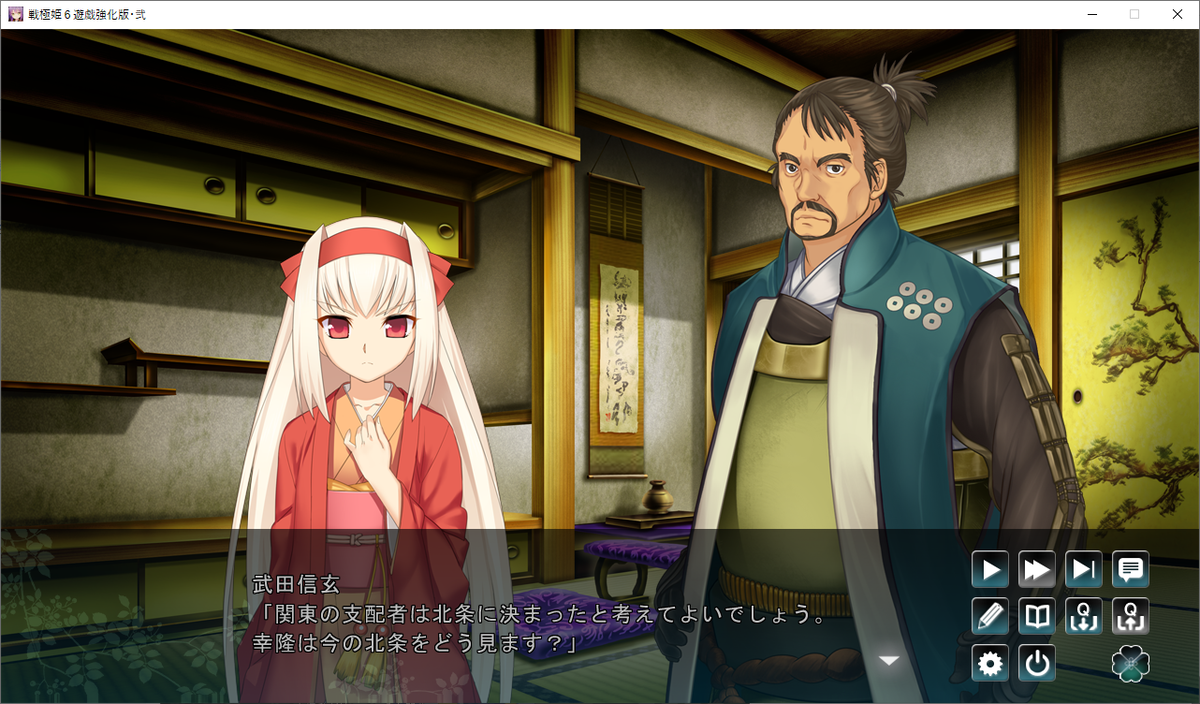The height and width of the screenshot is (704, 1200).
Task: Click the power icon to quit
Action: click(1037, 663)
